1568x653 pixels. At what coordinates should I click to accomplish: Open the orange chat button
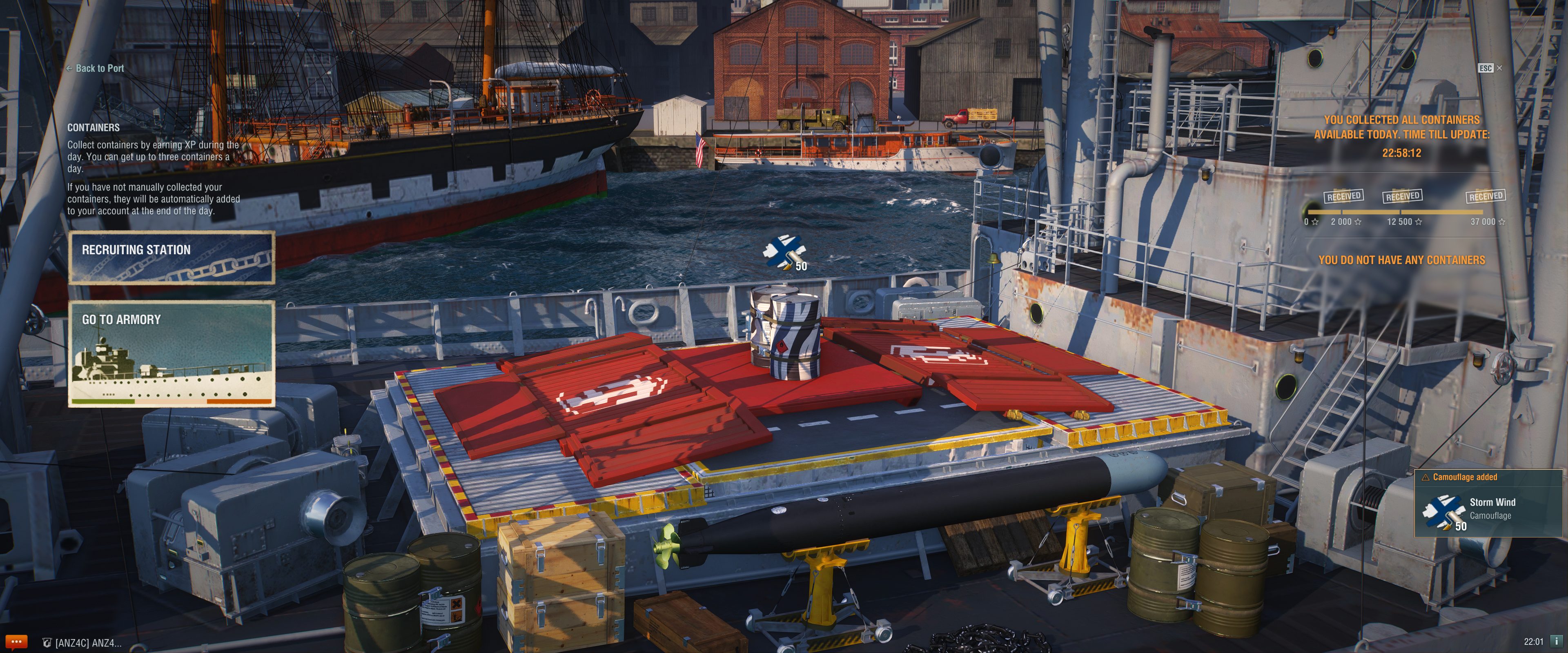(16, 642)
